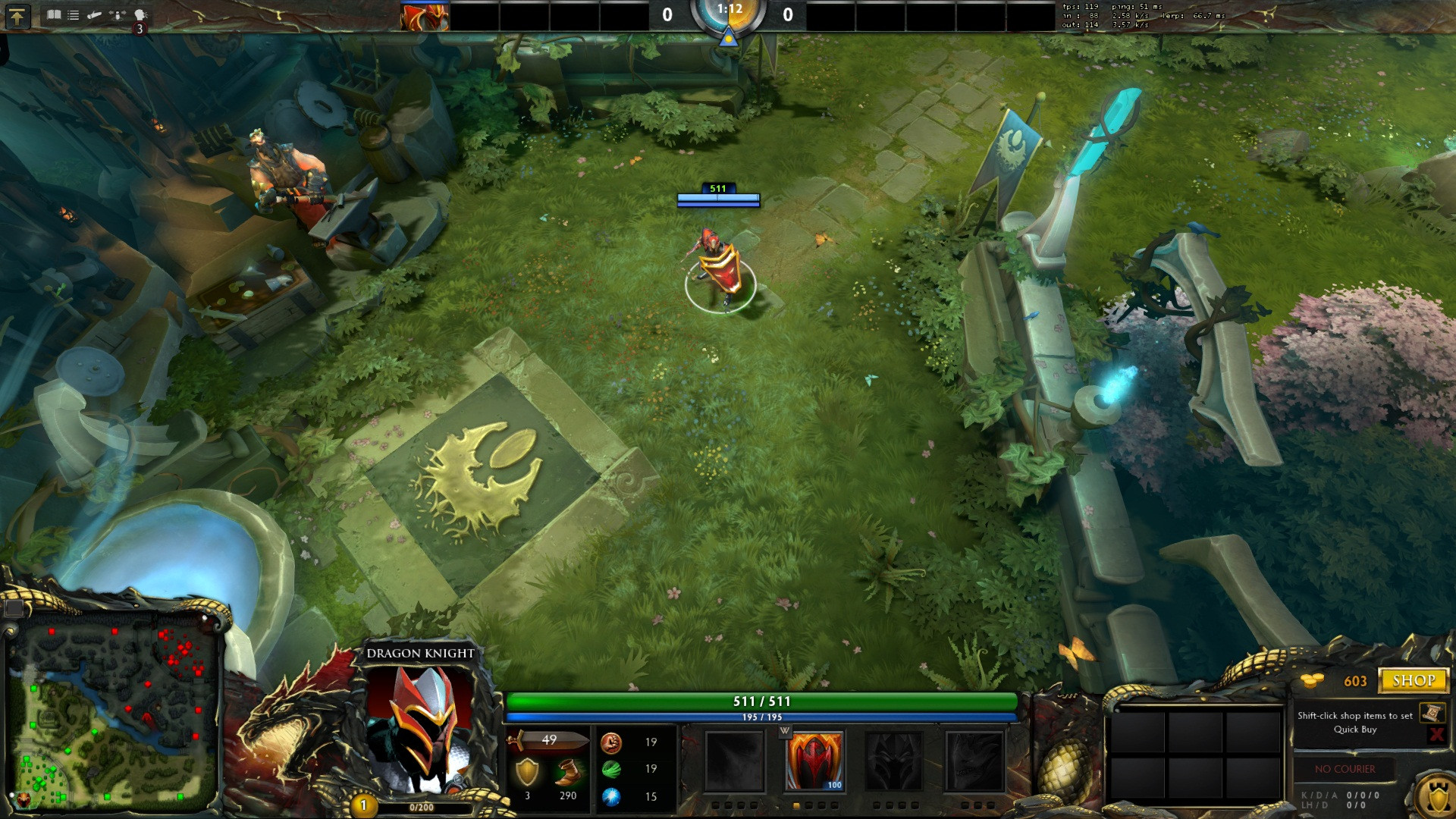
Task: Click the quick buy scroll icon
Action: (x=1432, y=712)
